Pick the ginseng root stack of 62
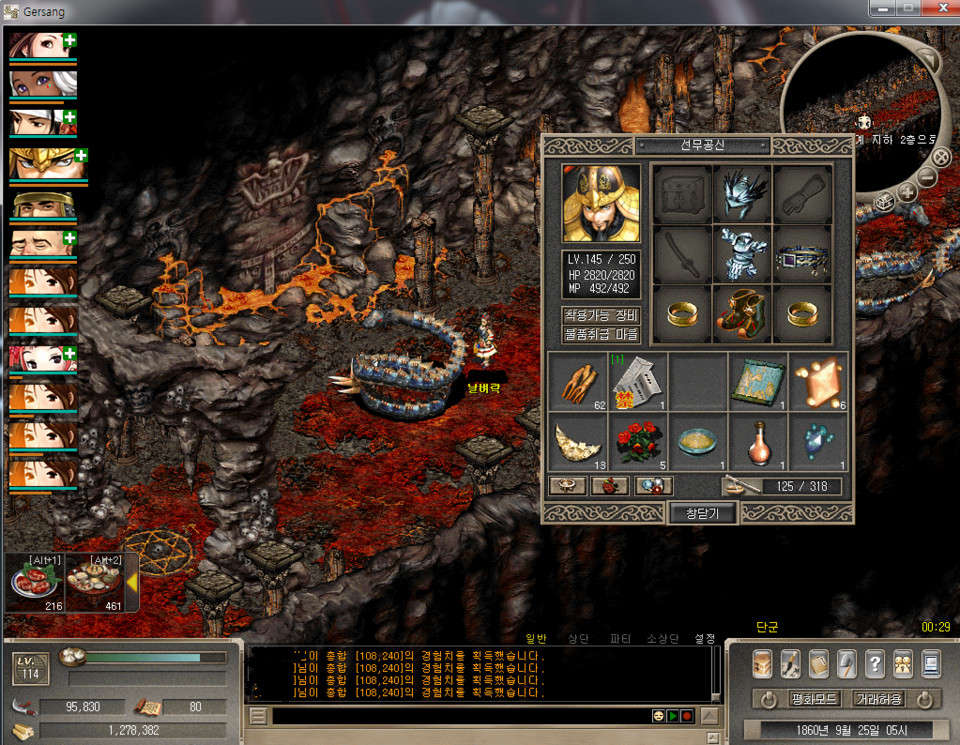 578,381
